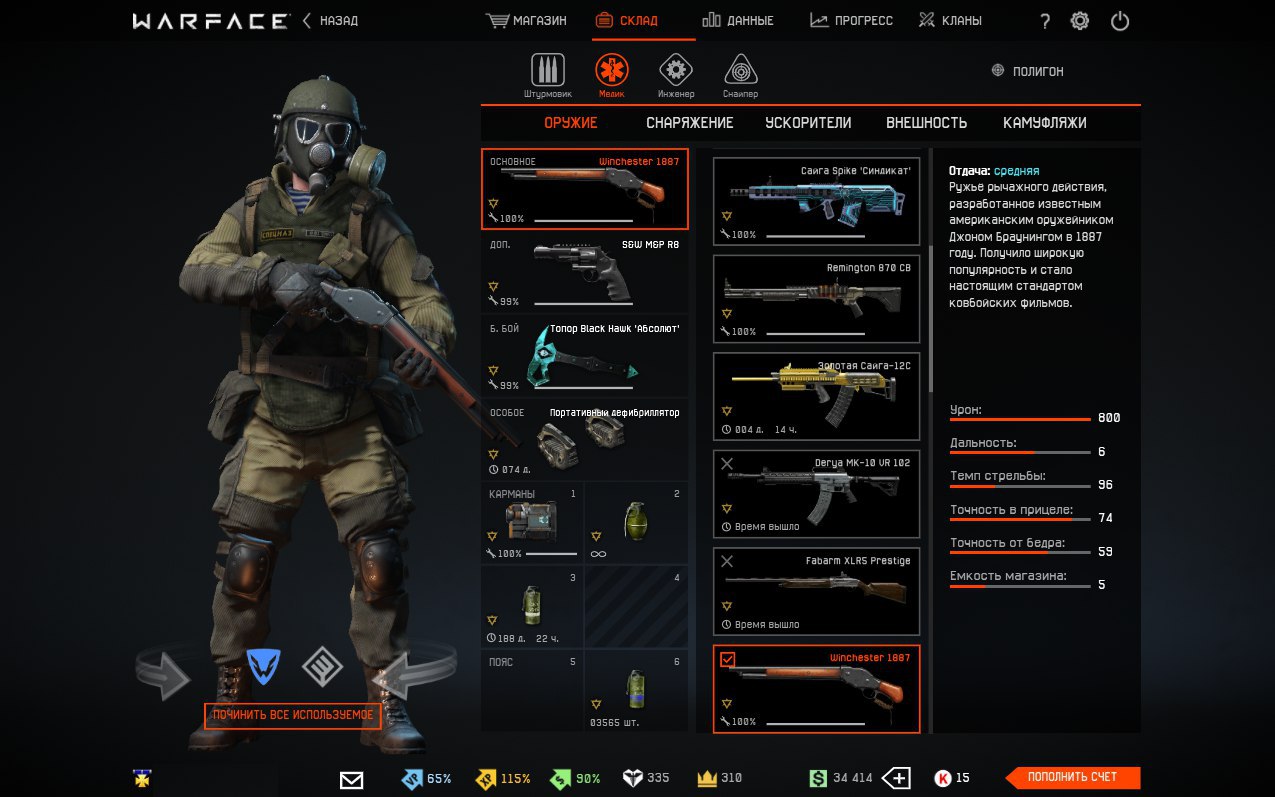Click Починить все используемое repair button
The width and height of the screenshot is (1275, 797).
pyautogui.click(x=293, y=716)
